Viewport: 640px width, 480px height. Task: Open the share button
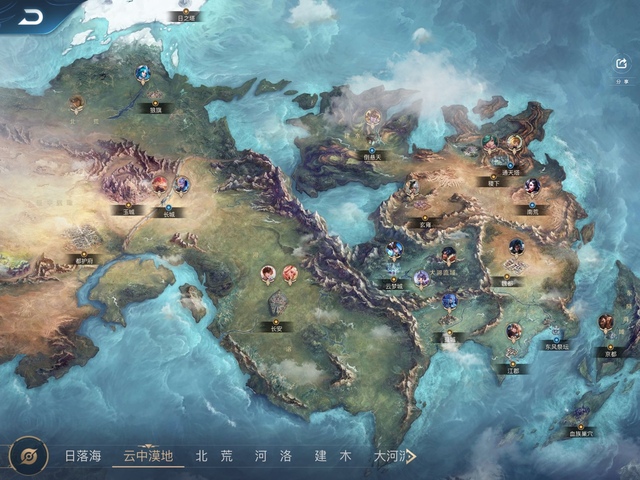click(x=621, y=63)
